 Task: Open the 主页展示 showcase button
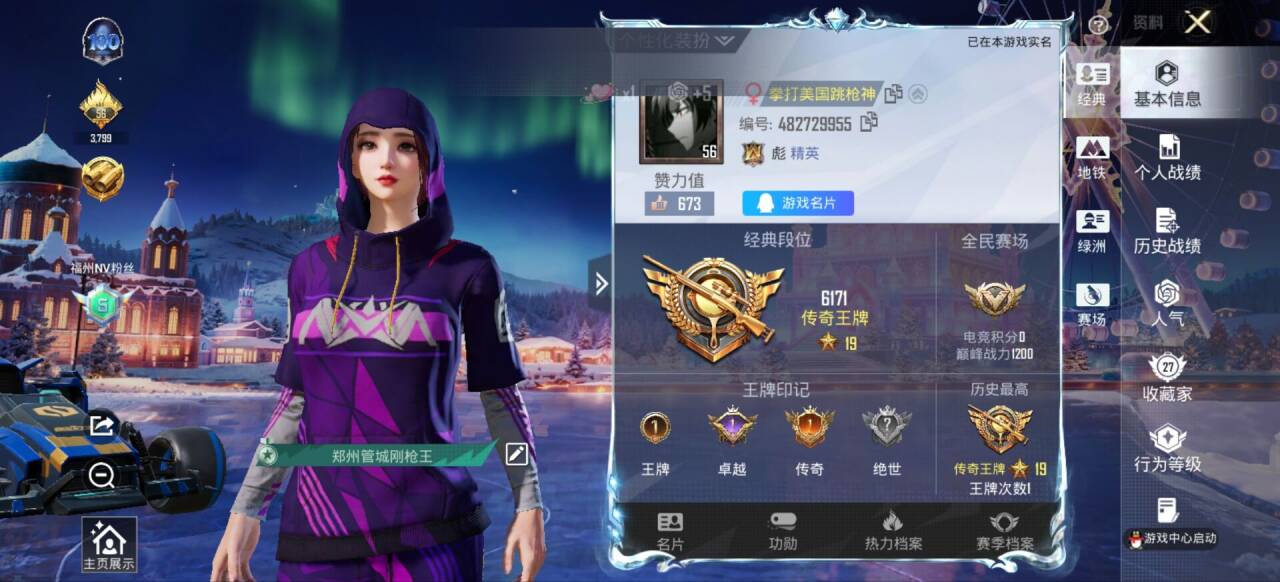109,545
